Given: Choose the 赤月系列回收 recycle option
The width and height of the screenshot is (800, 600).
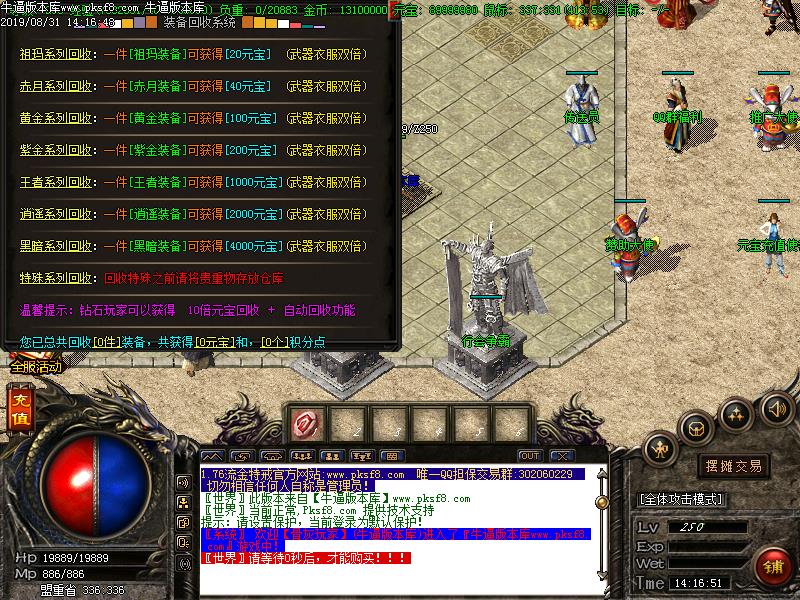Looking at the screenshot, I should pos(58,87).
